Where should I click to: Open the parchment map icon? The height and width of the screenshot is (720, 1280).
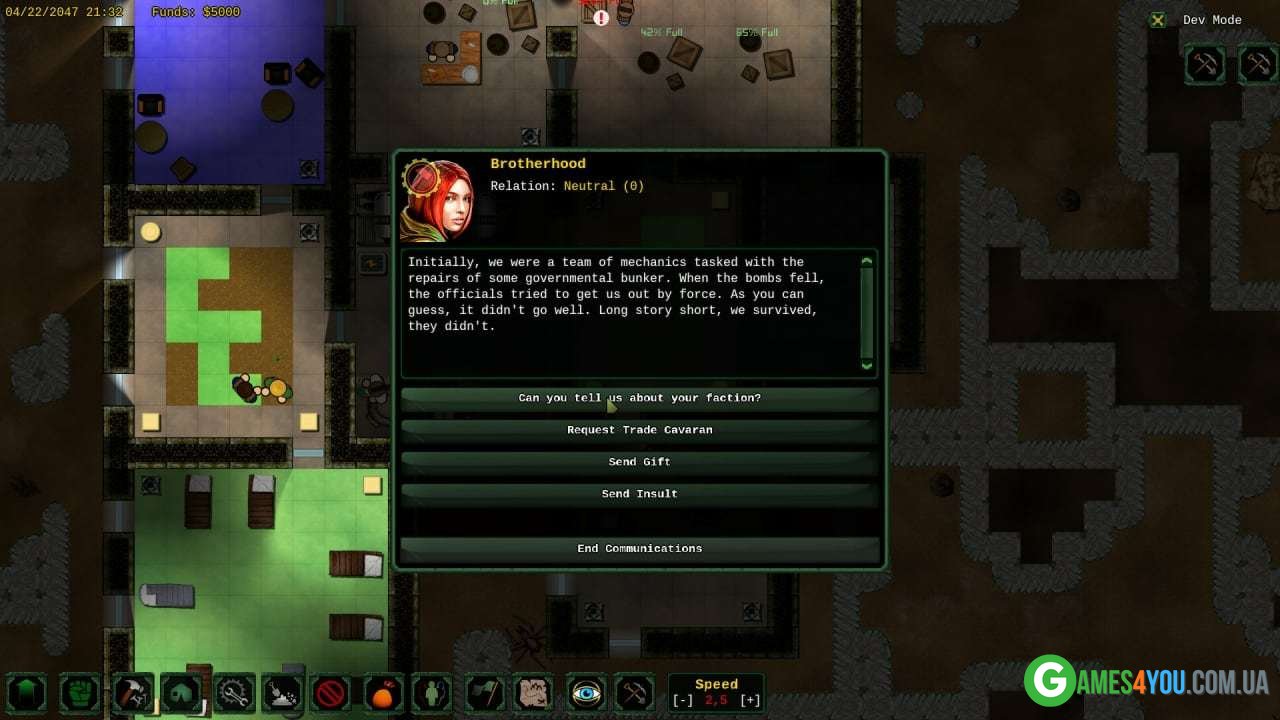point(534,692)
